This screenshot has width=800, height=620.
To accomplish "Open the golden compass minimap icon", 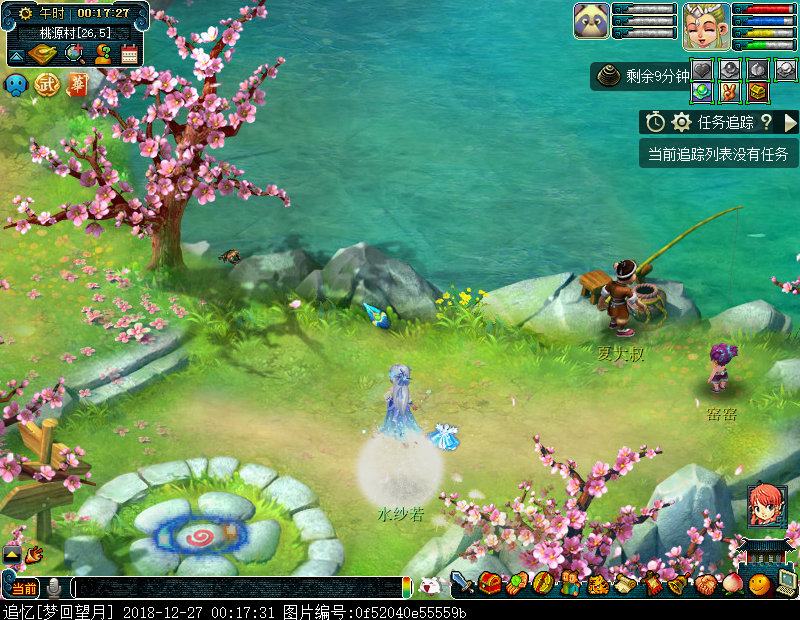I will [44, 54].
